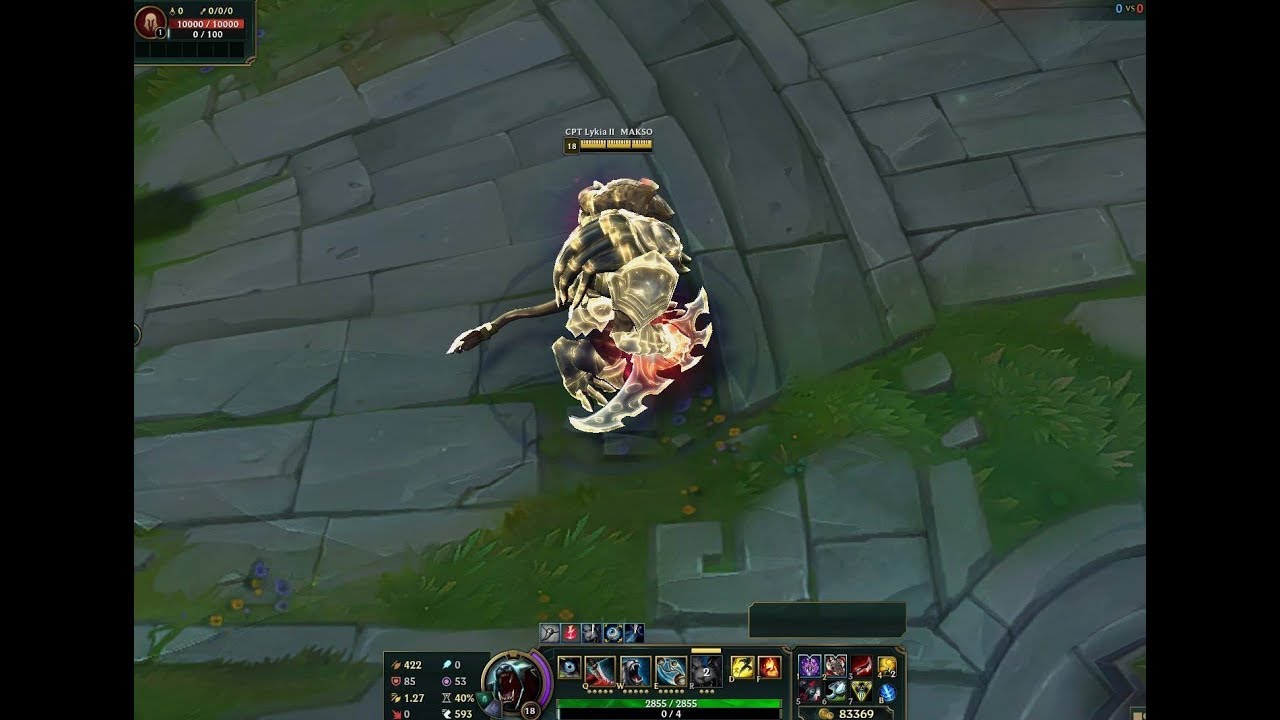Click the first buff icon above the ability bar
The width and height of the screenshot is (1280, 720).
pos(548,633)
